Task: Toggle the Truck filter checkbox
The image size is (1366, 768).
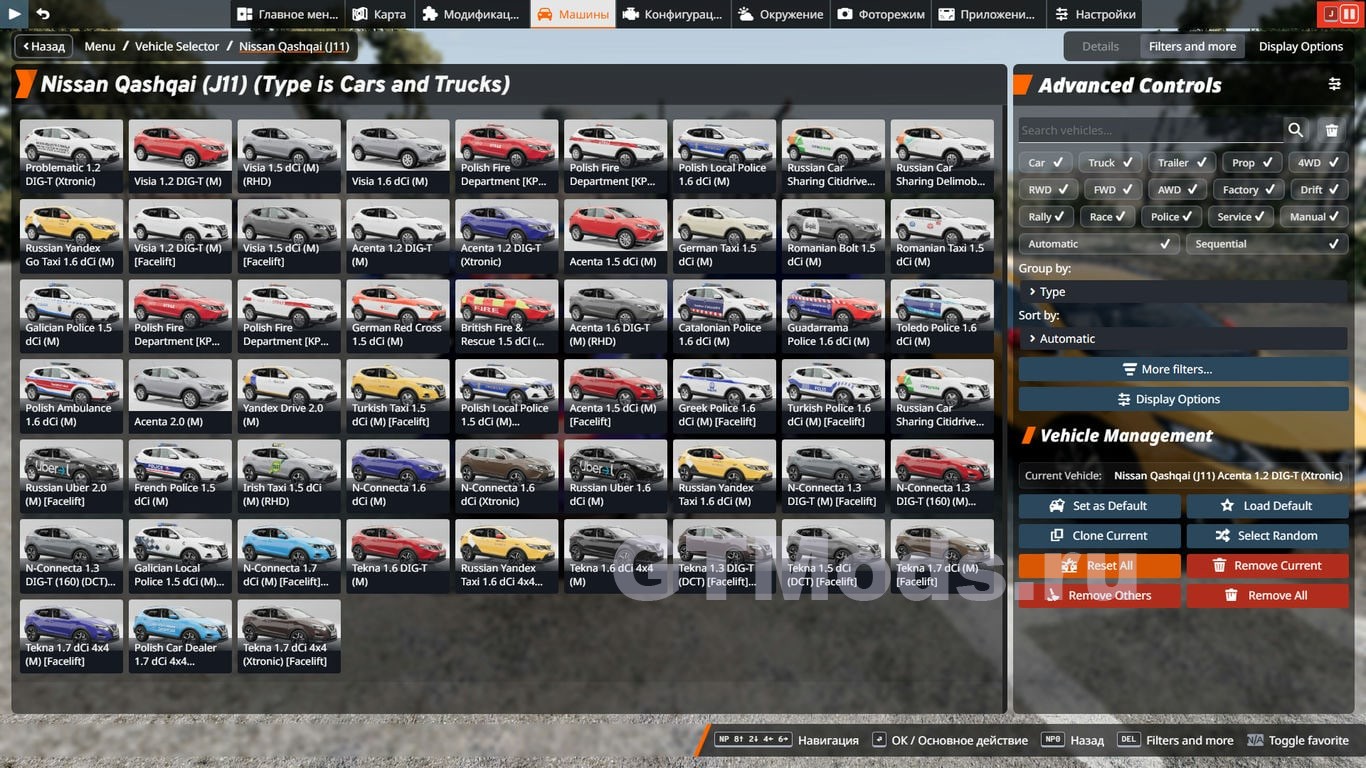Action: (1111, 162)
